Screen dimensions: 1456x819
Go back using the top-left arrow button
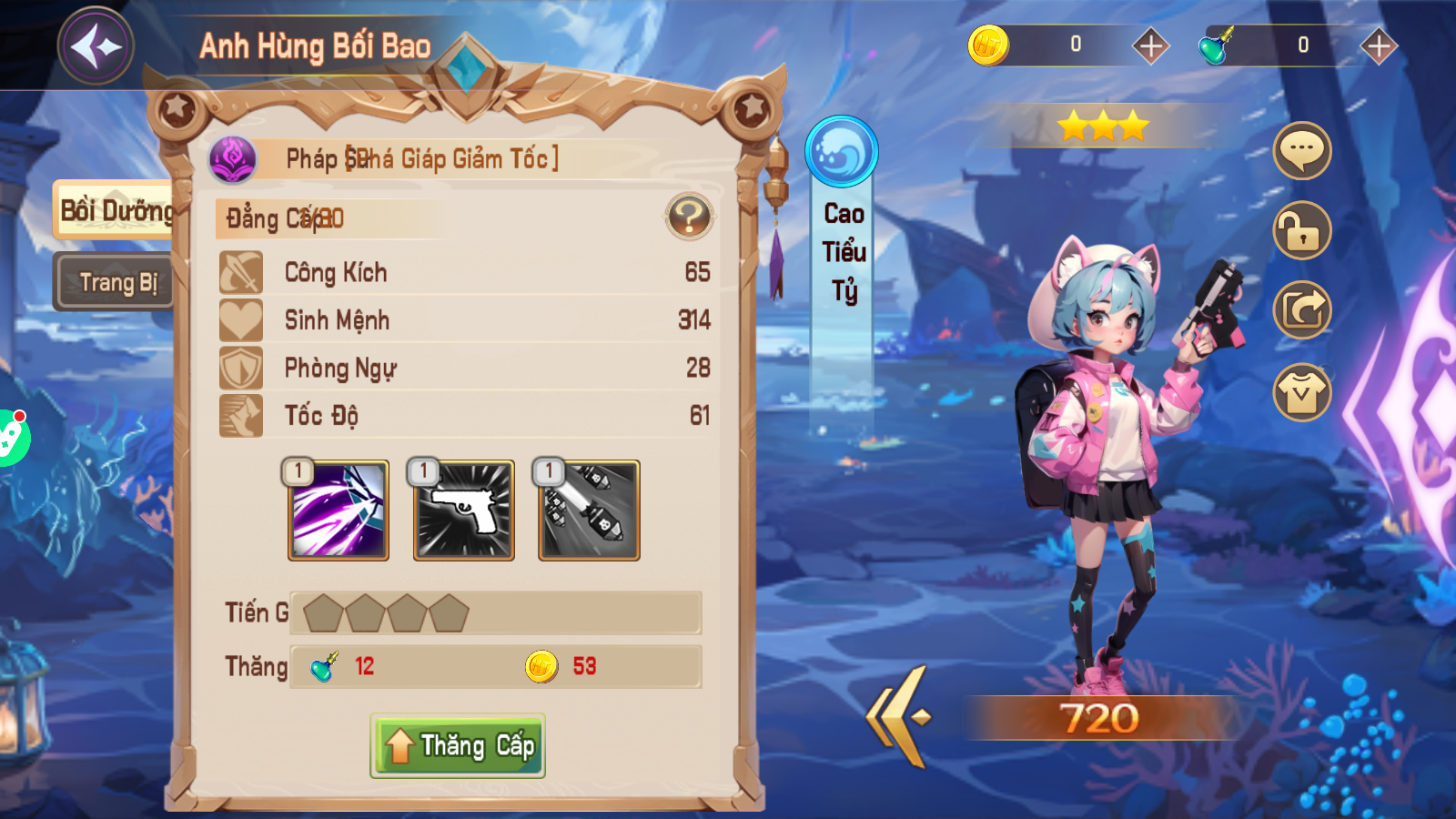(x=96, y=45)
